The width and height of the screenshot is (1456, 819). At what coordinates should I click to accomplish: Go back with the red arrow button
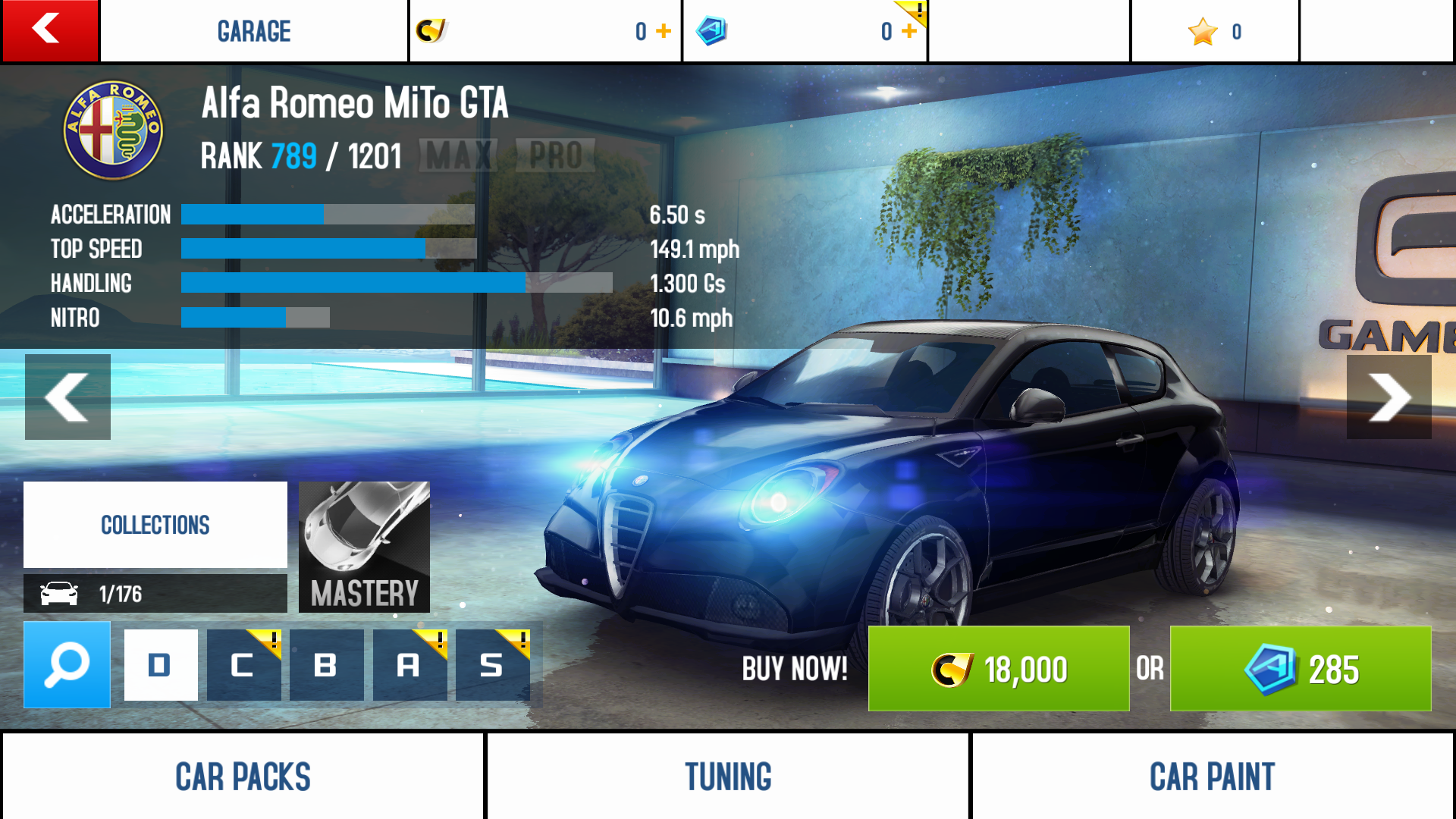pos(50,30)
